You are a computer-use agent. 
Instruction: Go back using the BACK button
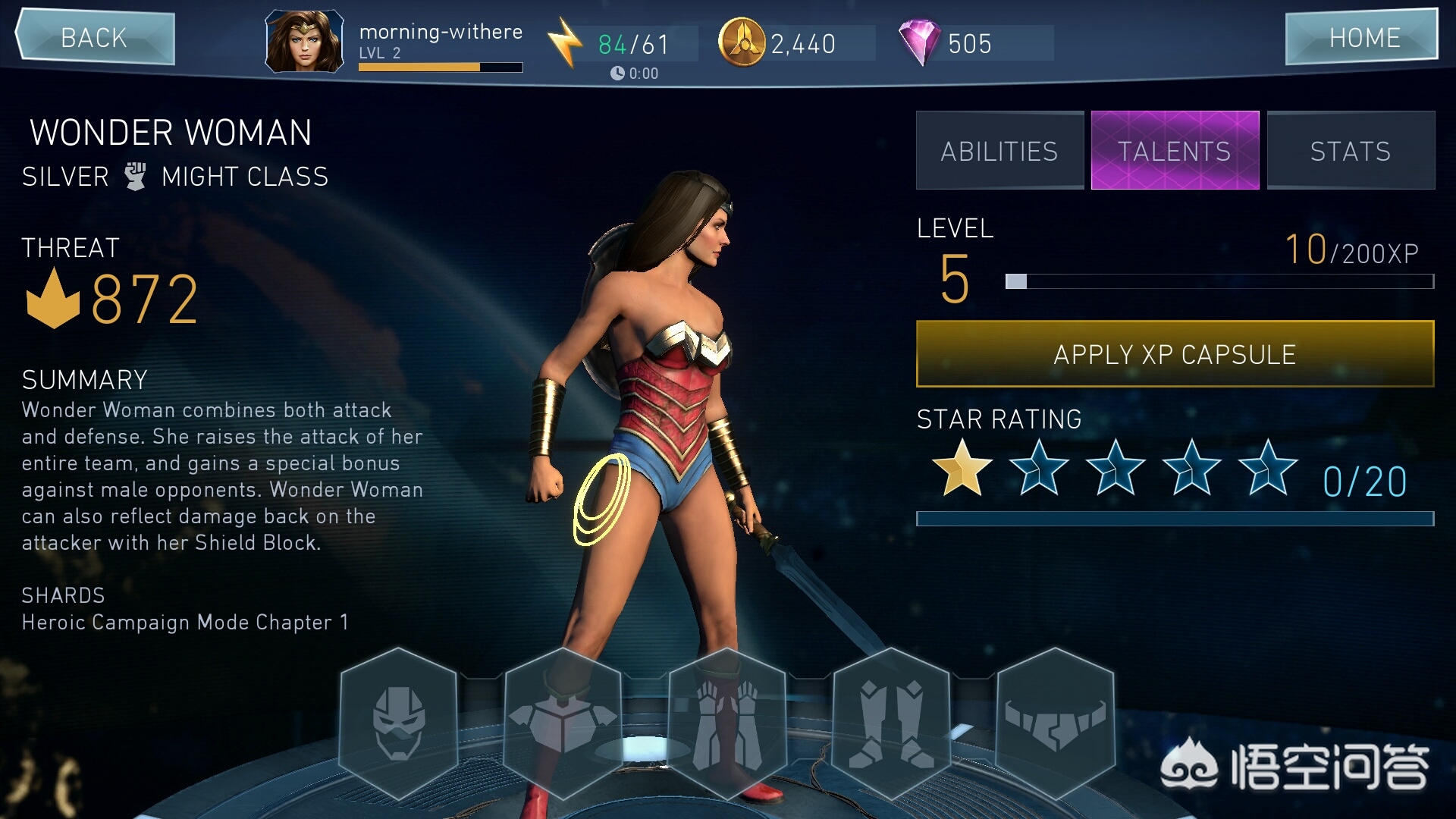(95, 37)
